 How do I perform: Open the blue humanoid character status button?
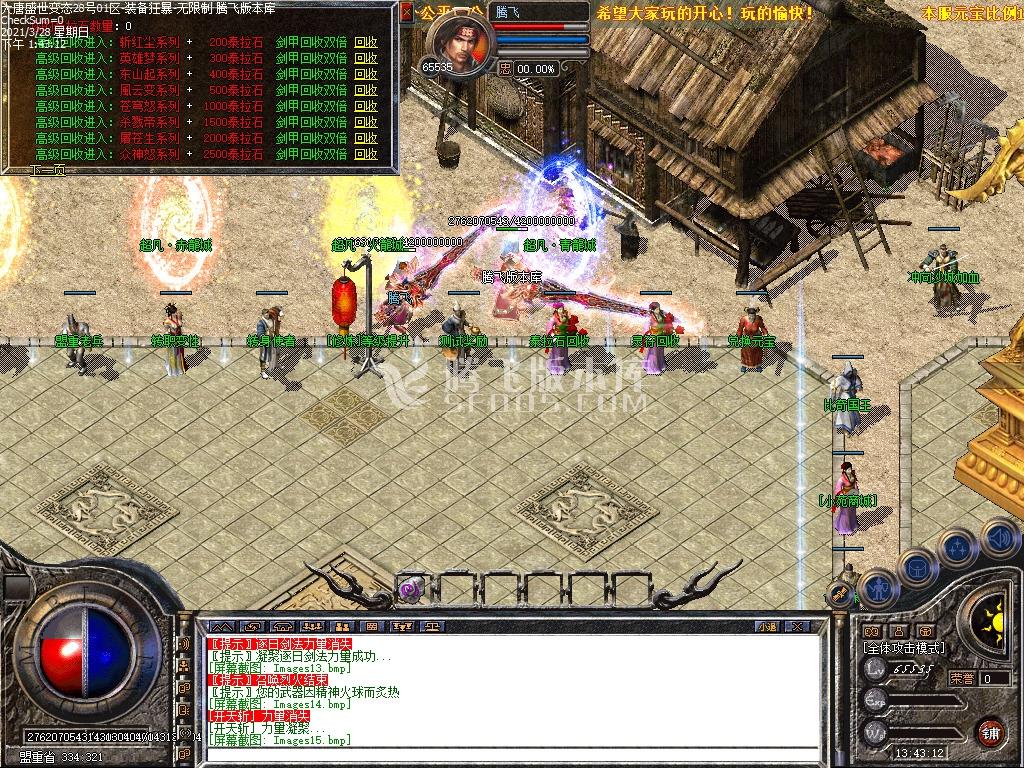coord(876,590)
